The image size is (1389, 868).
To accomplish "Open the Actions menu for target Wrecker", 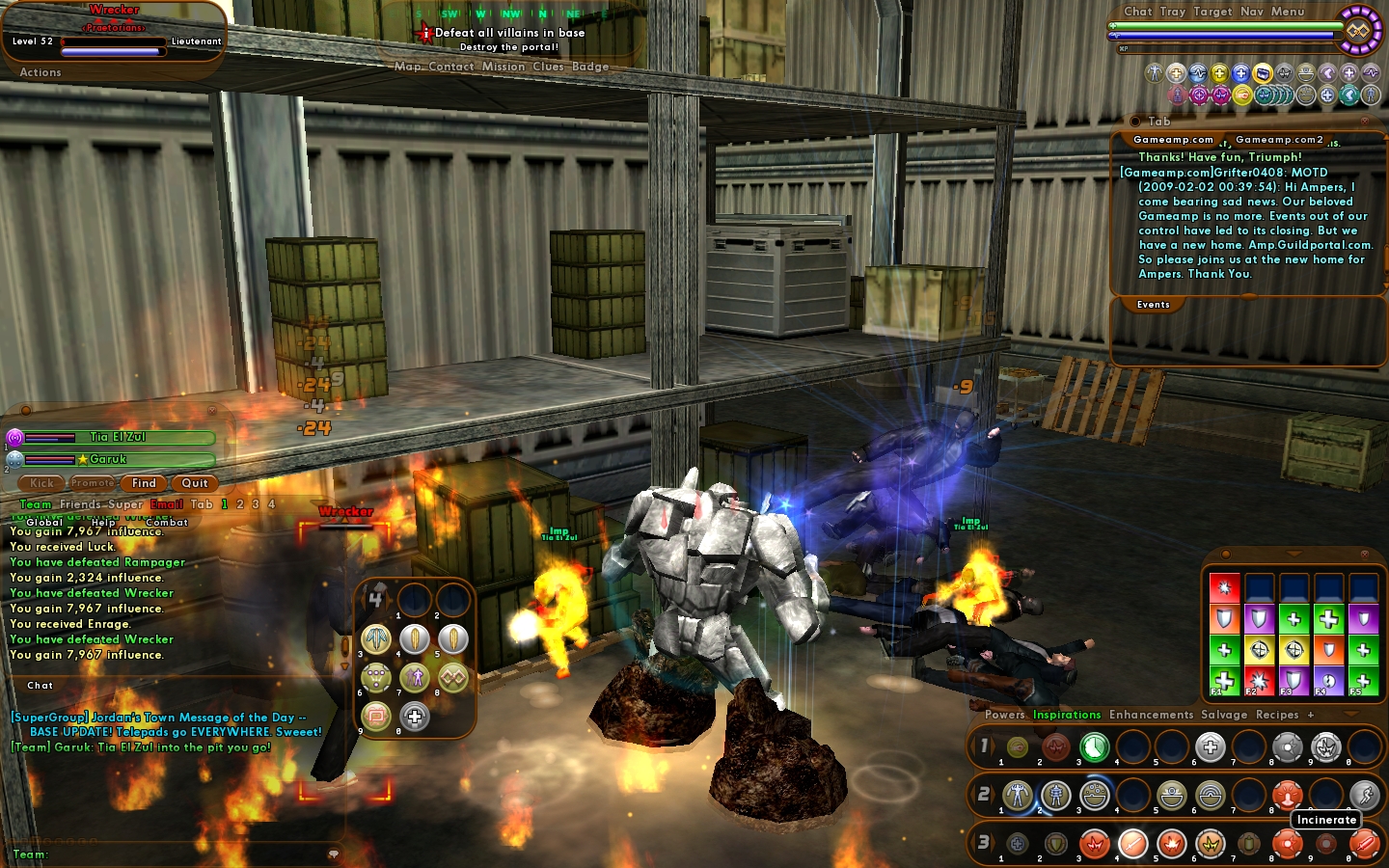I will tap(41, 72).
